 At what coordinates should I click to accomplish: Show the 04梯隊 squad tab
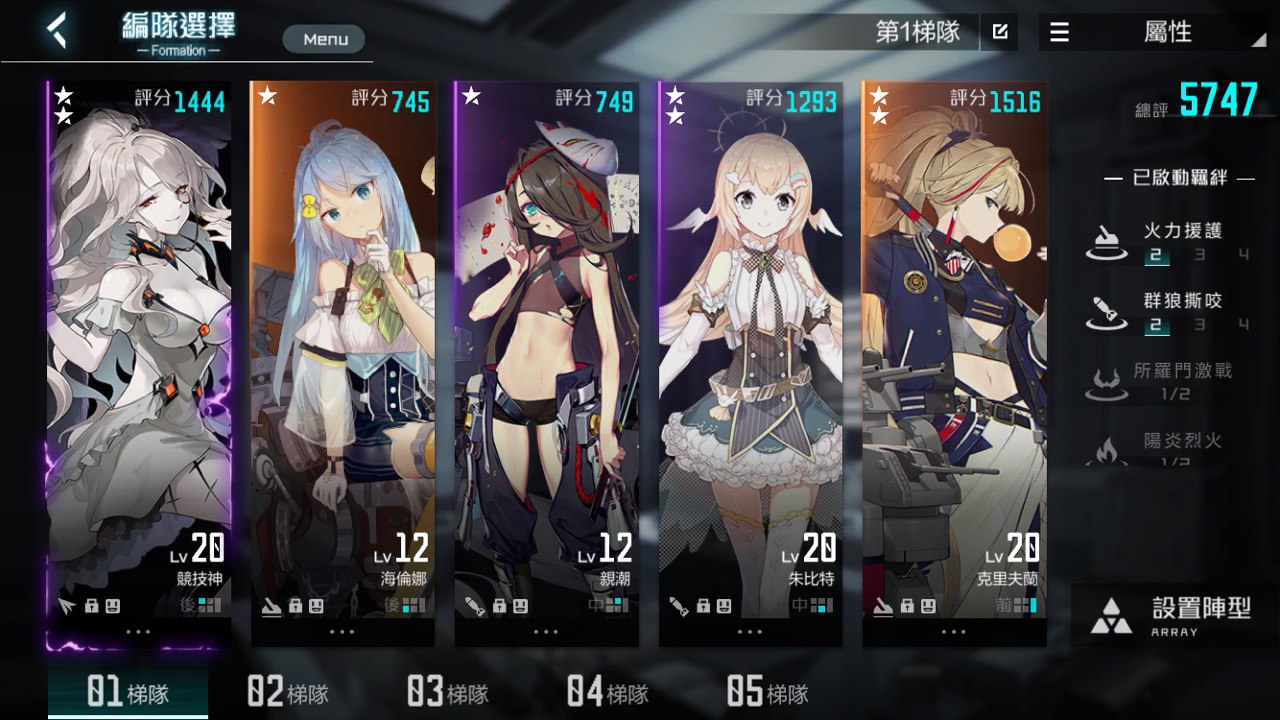click(x=607, y=692)
